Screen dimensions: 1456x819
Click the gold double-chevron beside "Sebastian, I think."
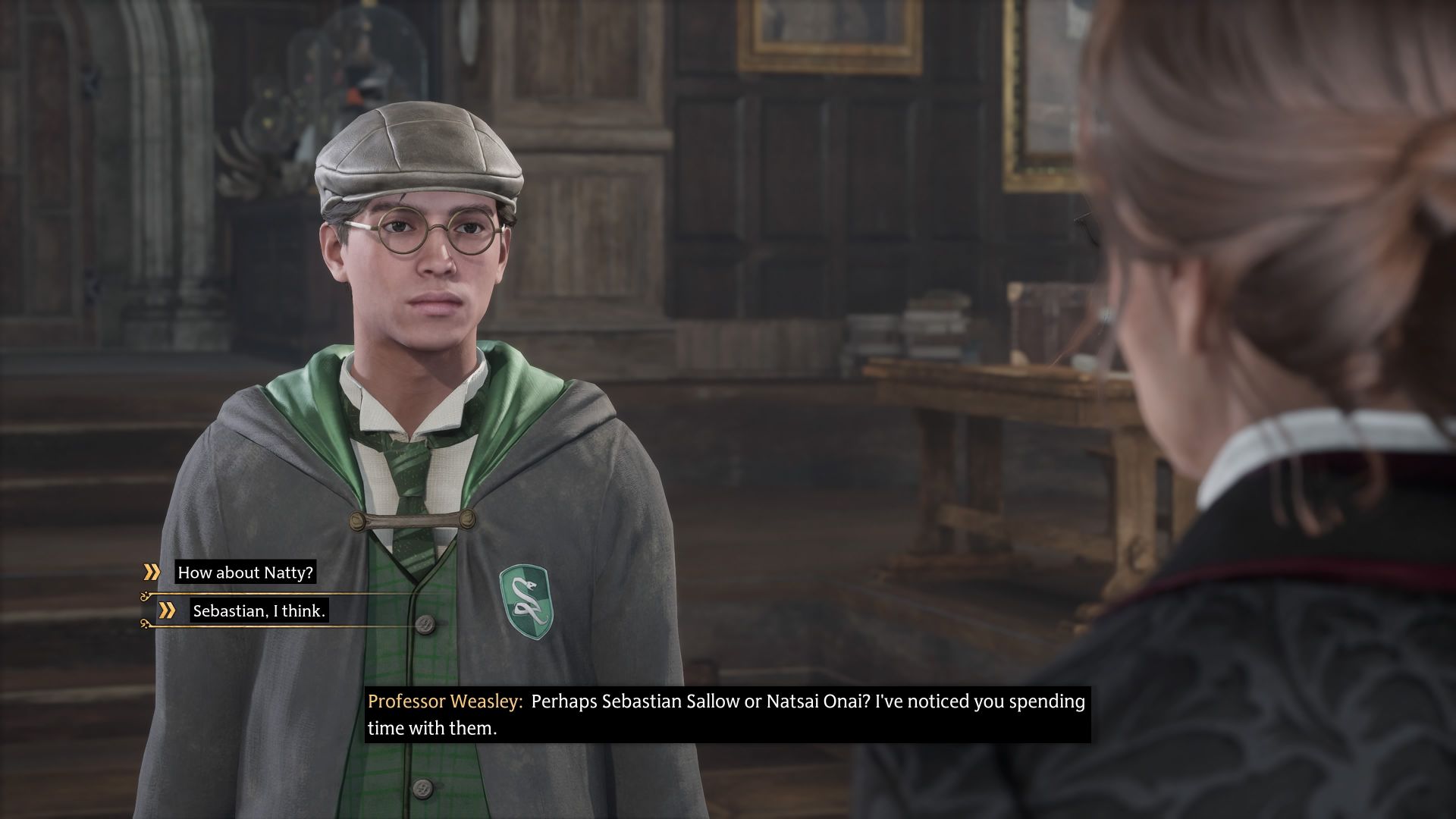point(167,611)
